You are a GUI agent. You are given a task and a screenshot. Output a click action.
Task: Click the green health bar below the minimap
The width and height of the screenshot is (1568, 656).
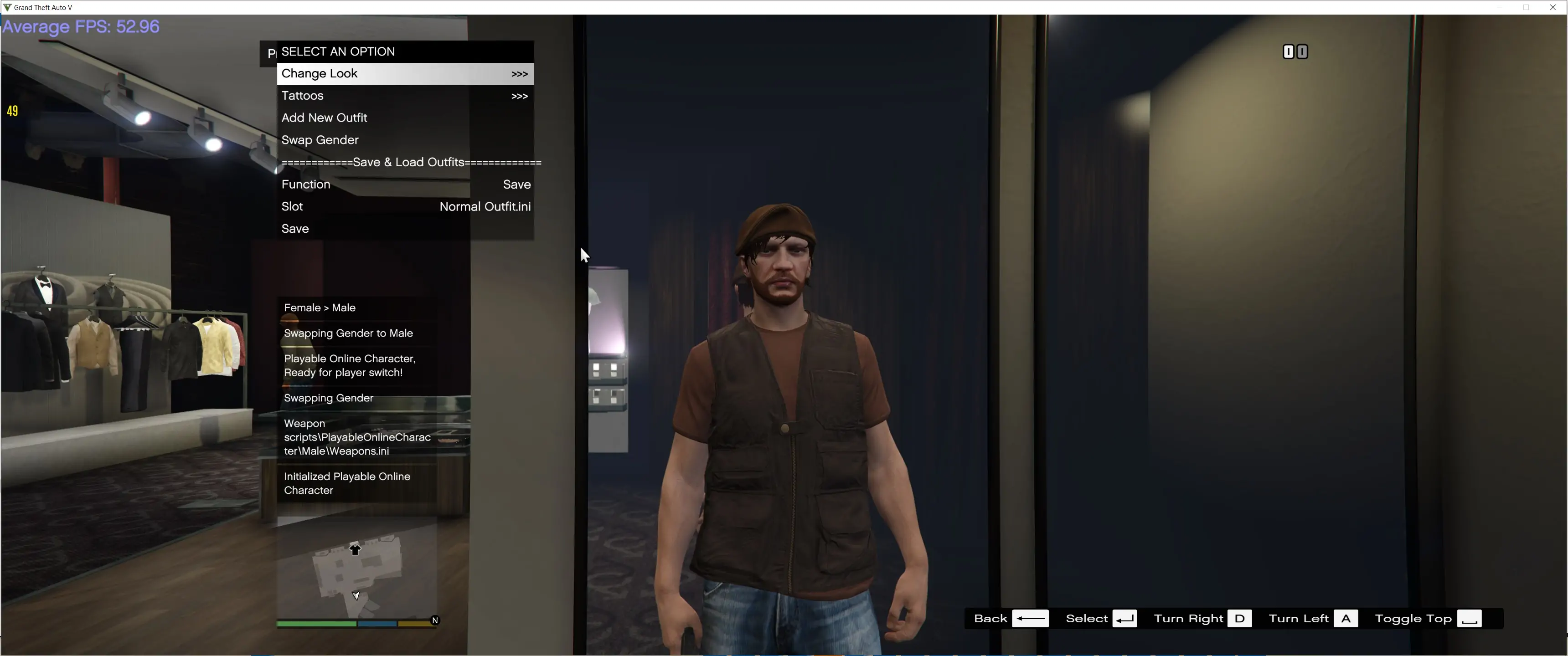[316, 624]
